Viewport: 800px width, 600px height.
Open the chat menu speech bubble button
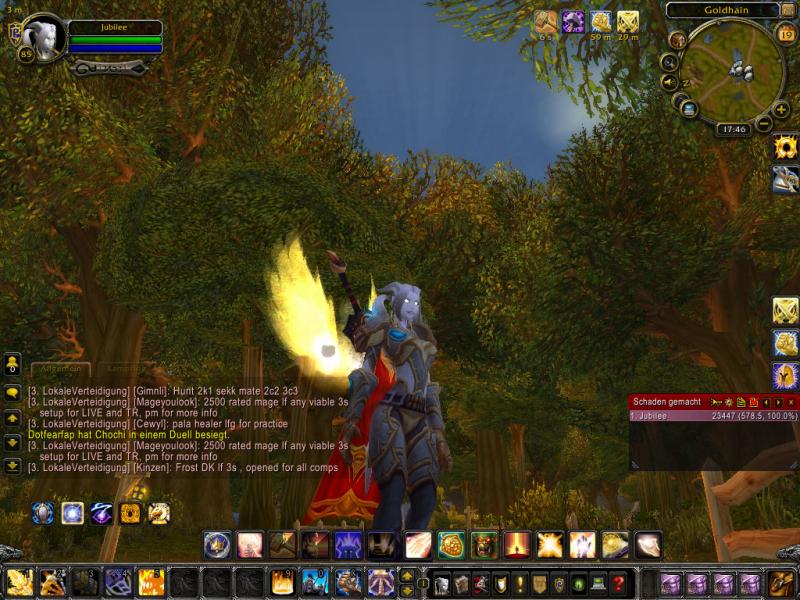tap(13, 393)
